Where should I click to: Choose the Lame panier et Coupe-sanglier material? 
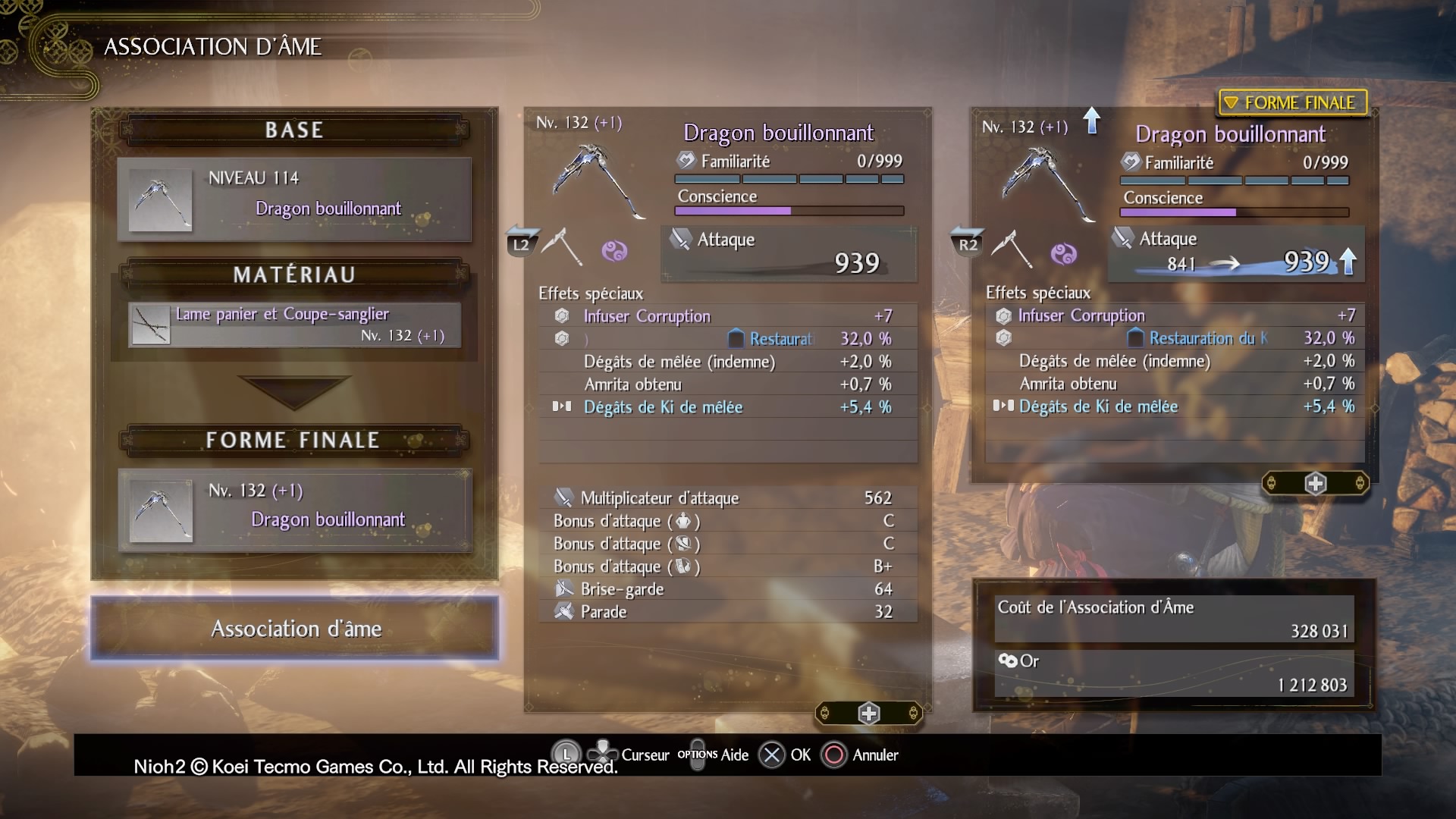[x=294, y=325]
